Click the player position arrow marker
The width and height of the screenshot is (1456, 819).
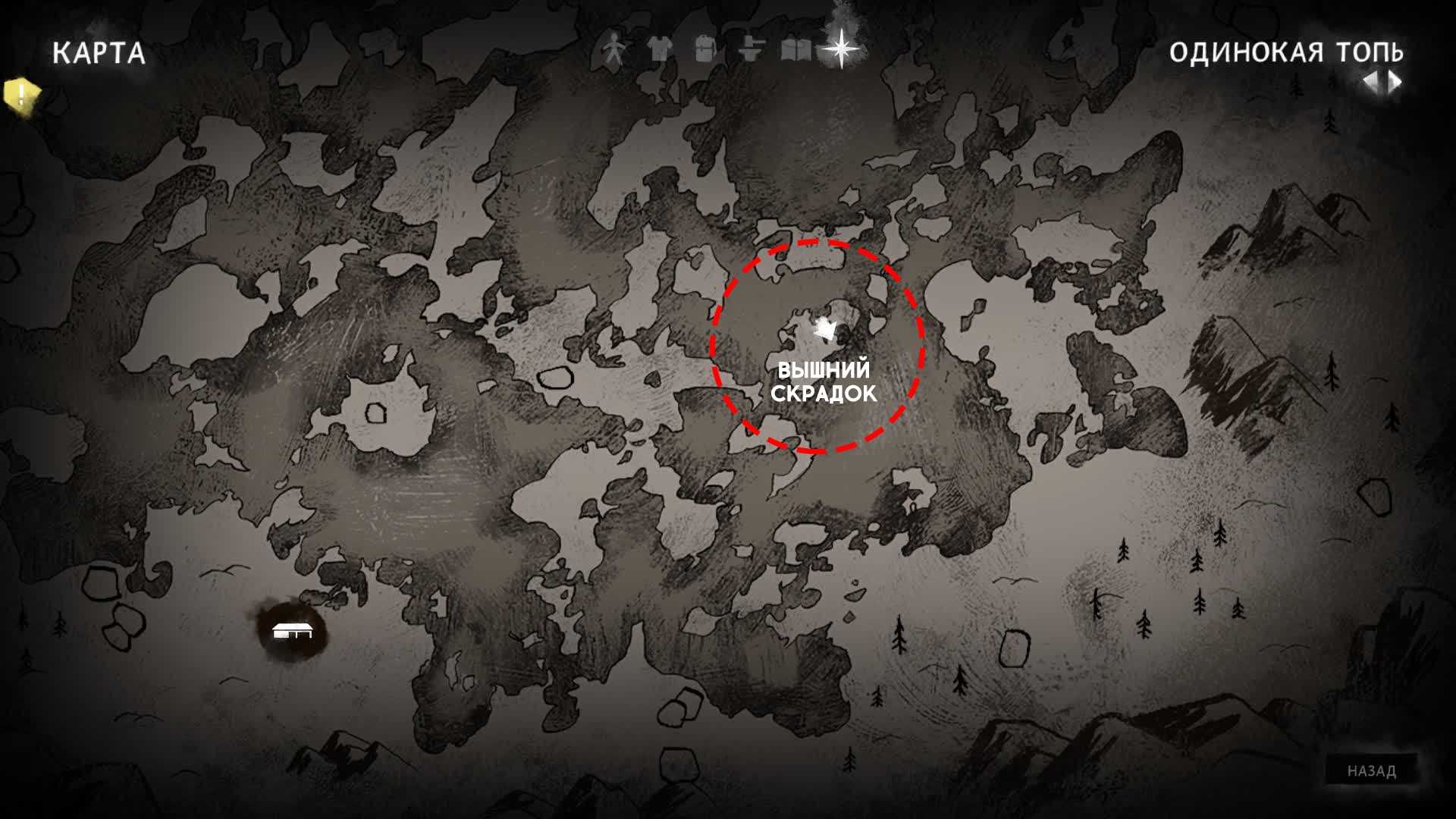824,328
